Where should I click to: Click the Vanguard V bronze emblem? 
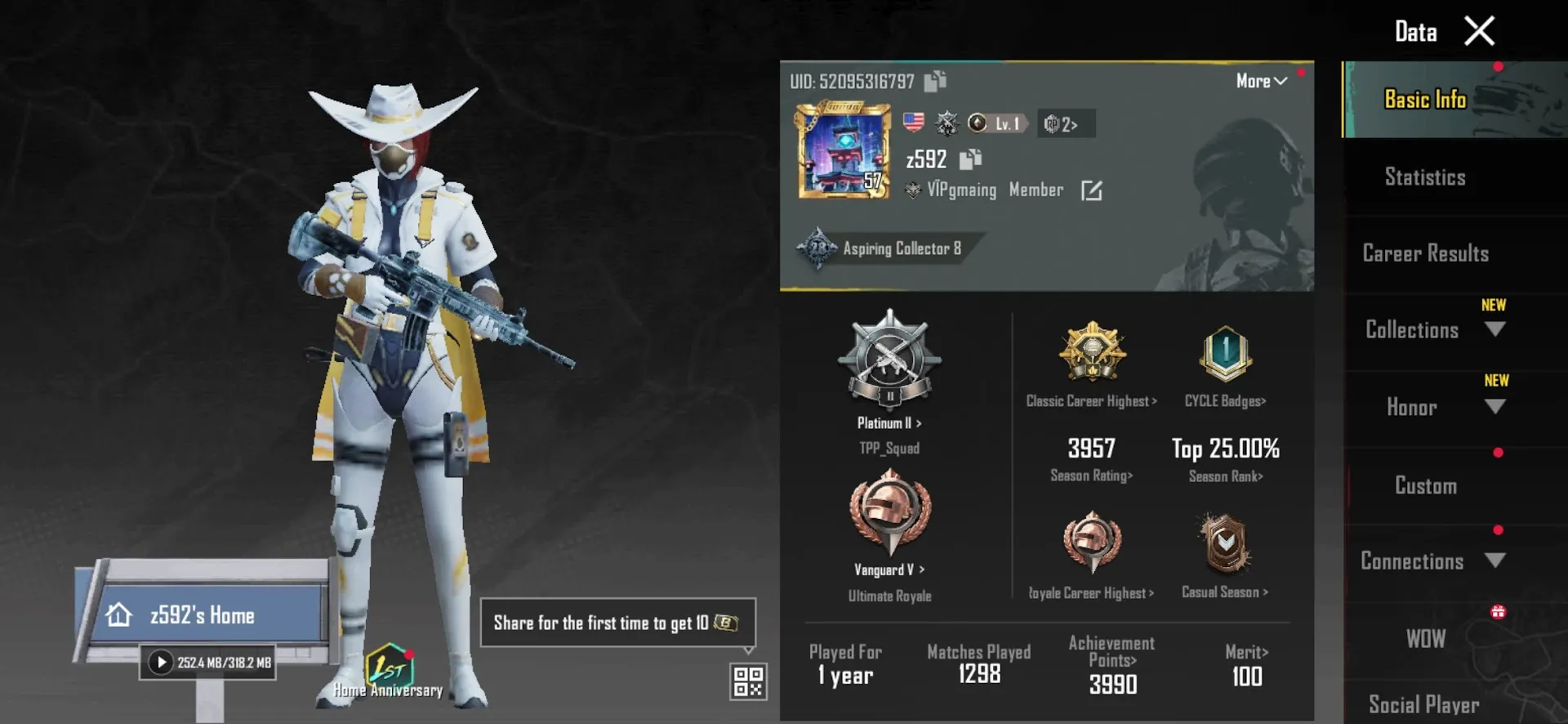click(x=889, y=513)
